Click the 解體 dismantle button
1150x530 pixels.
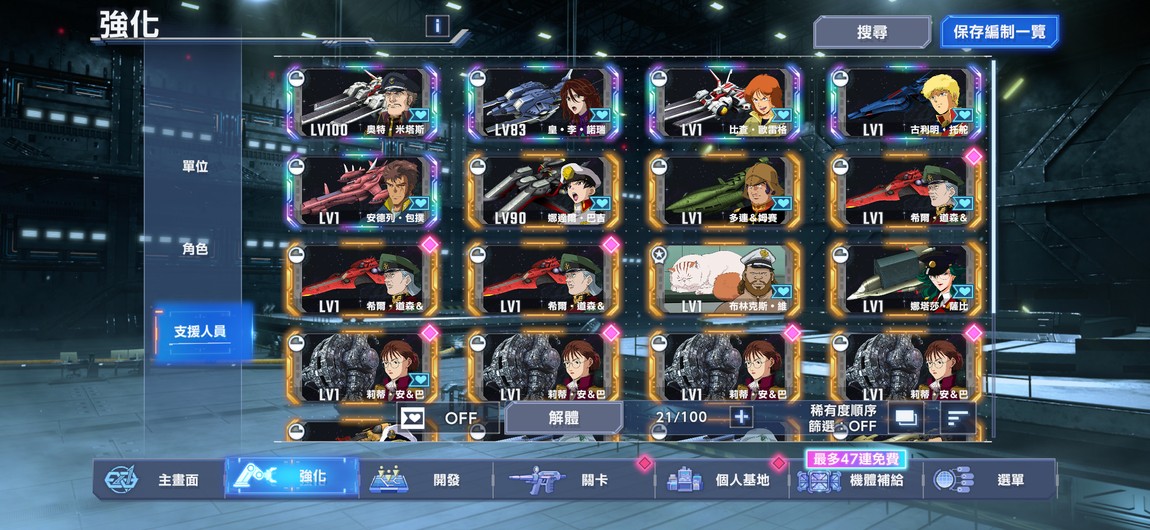[x=564, y=418]
